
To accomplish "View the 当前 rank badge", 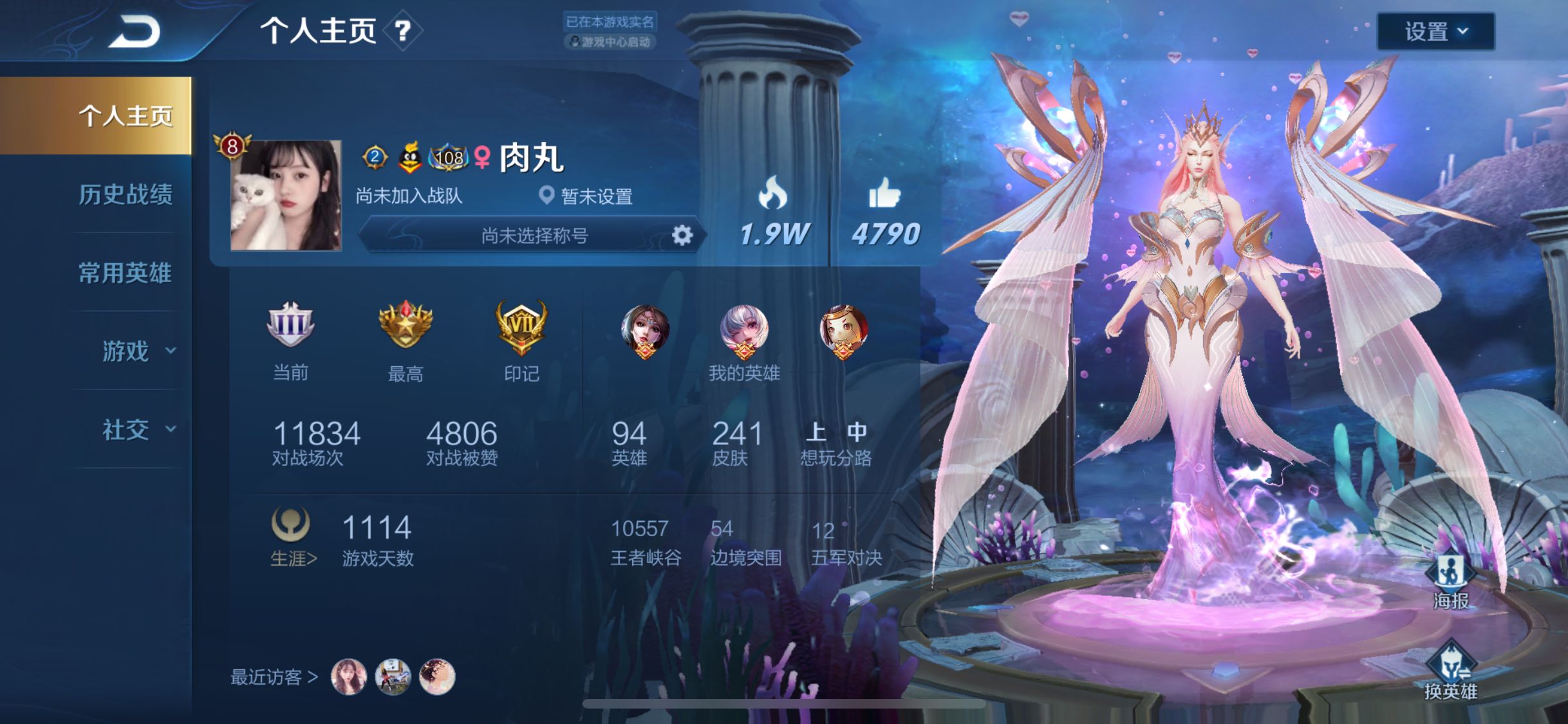I will point(290,325).
